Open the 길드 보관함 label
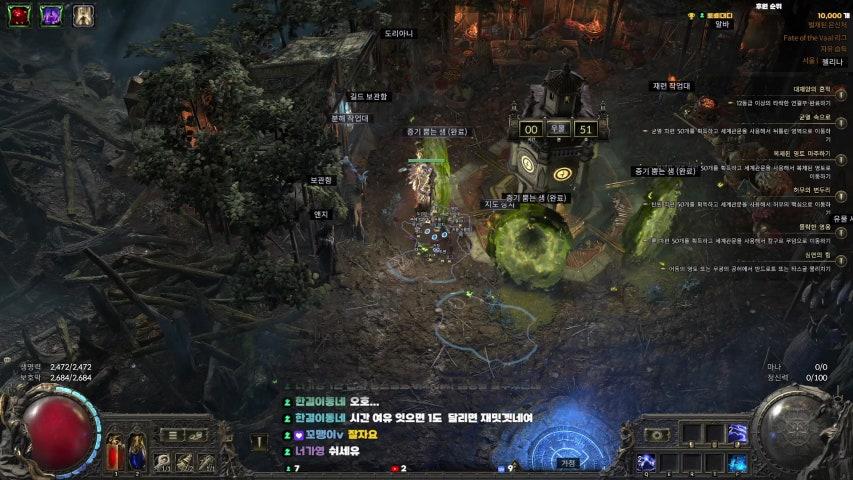The width and height of the screenshot is (853, 480). pyautogui.click(x=367, y=97)
